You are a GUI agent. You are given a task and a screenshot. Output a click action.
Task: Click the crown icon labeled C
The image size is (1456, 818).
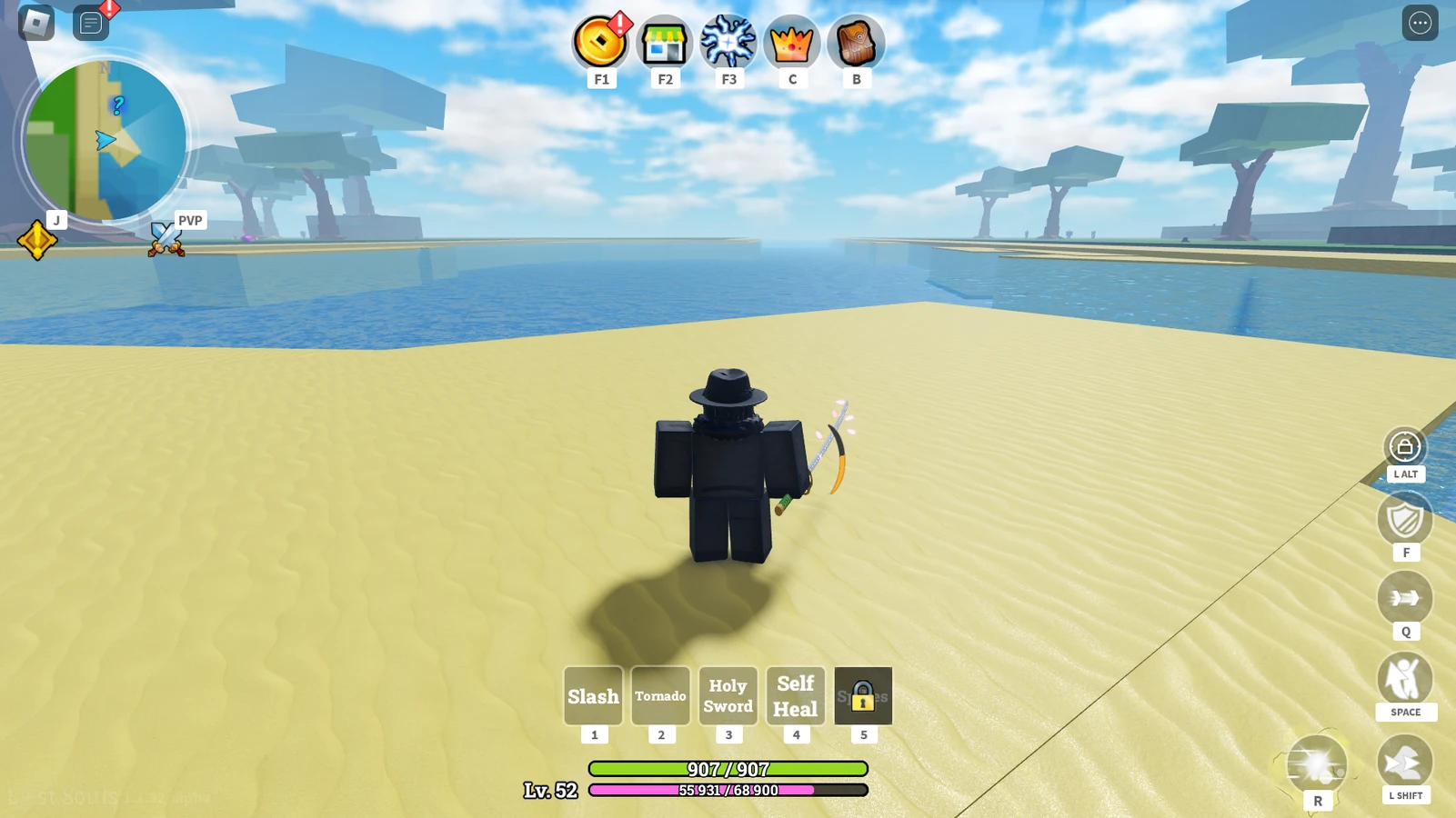coord(791,43)
